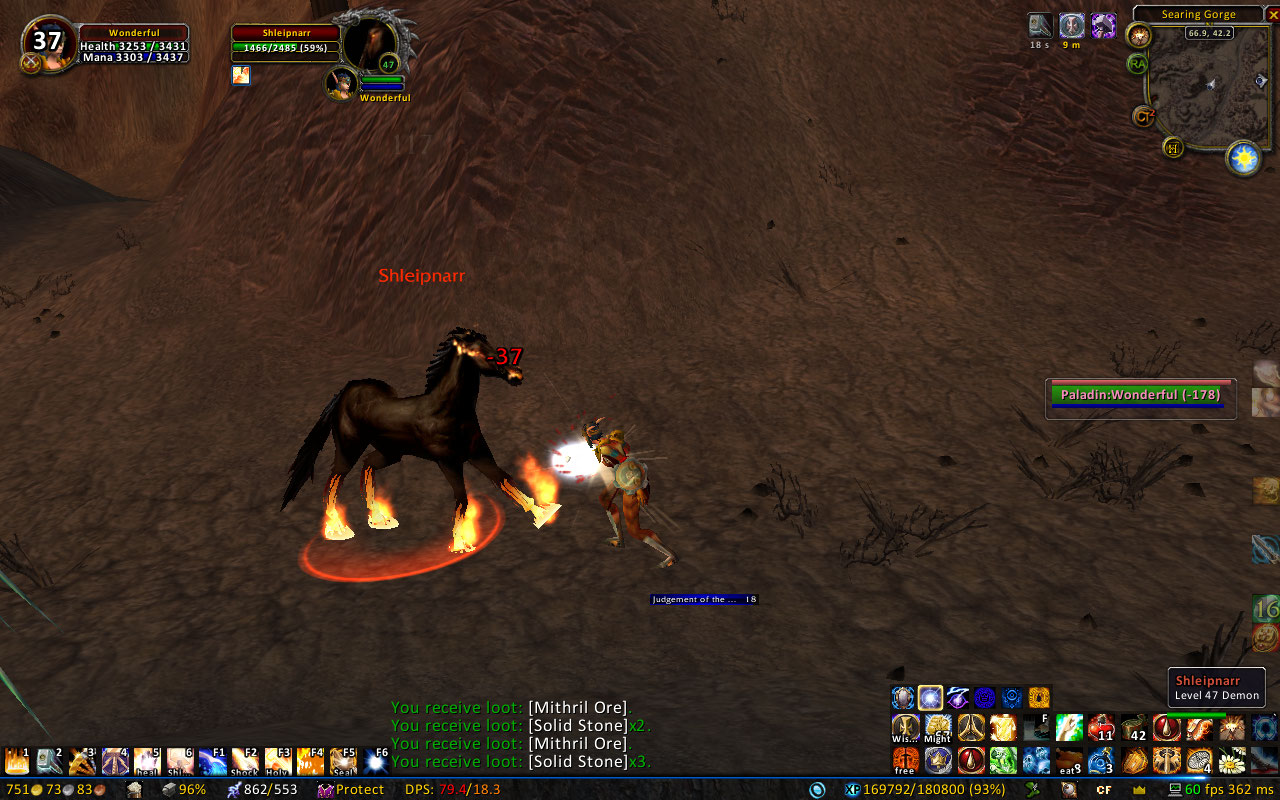Close the minimap with the X button
1280x800 pixels.
tap(1272, 14)
